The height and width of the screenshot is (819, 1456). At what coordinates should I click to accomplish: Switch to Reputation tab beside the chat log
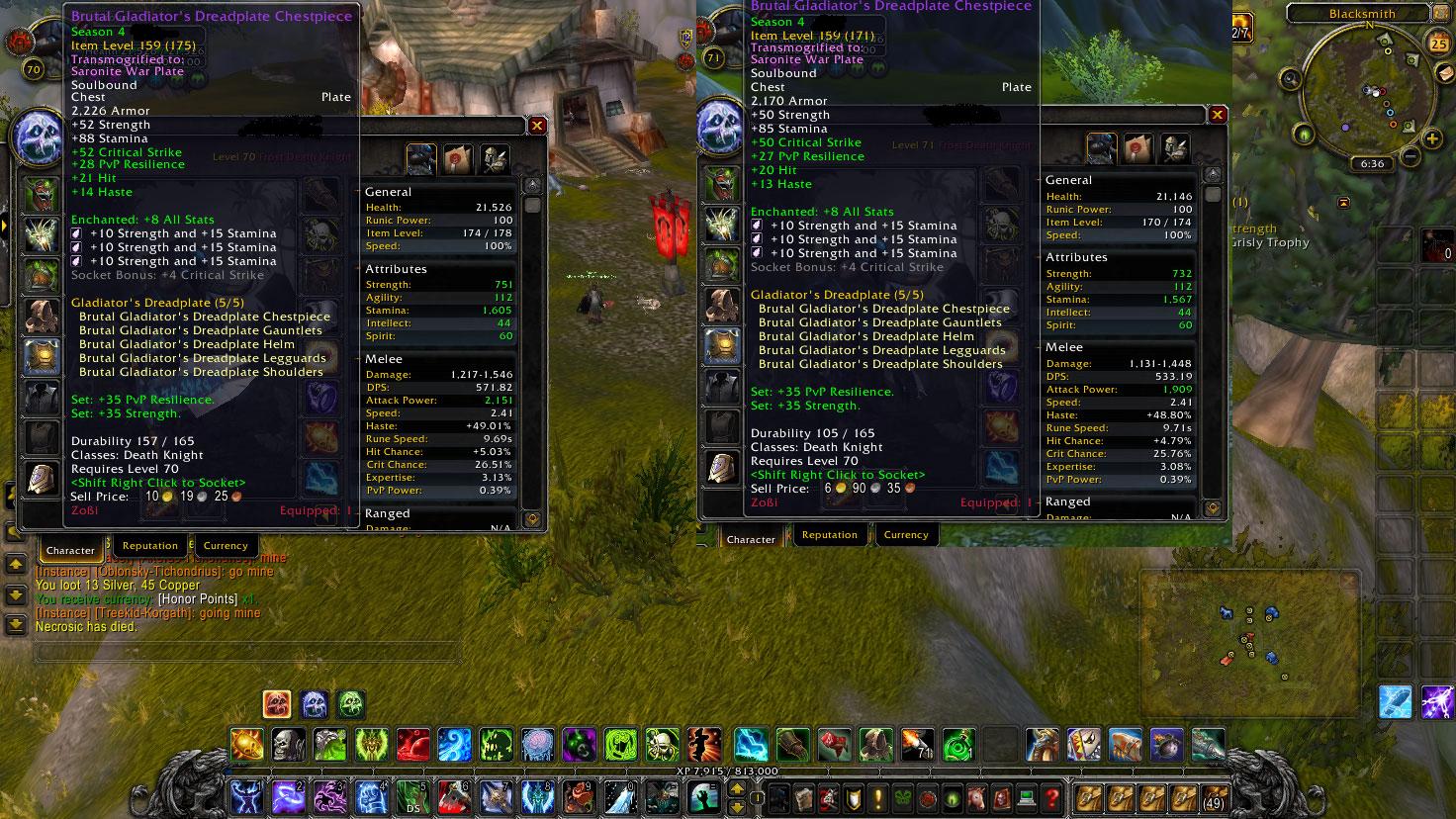150,545
